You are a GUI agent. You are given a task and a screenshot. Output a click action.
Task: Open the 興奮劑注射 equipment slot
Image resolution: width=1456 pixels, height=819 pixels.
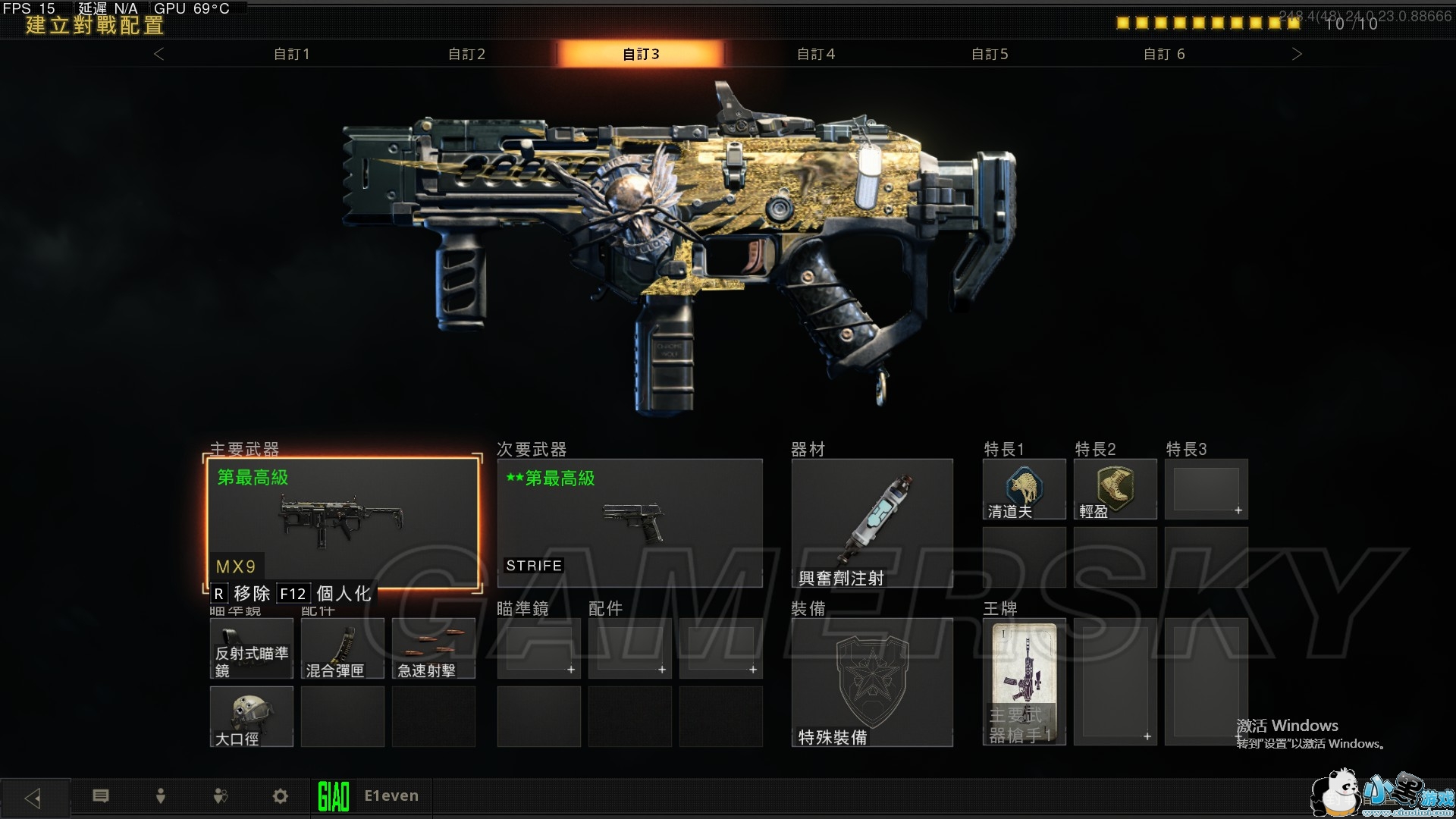click(x=872, y=523)
